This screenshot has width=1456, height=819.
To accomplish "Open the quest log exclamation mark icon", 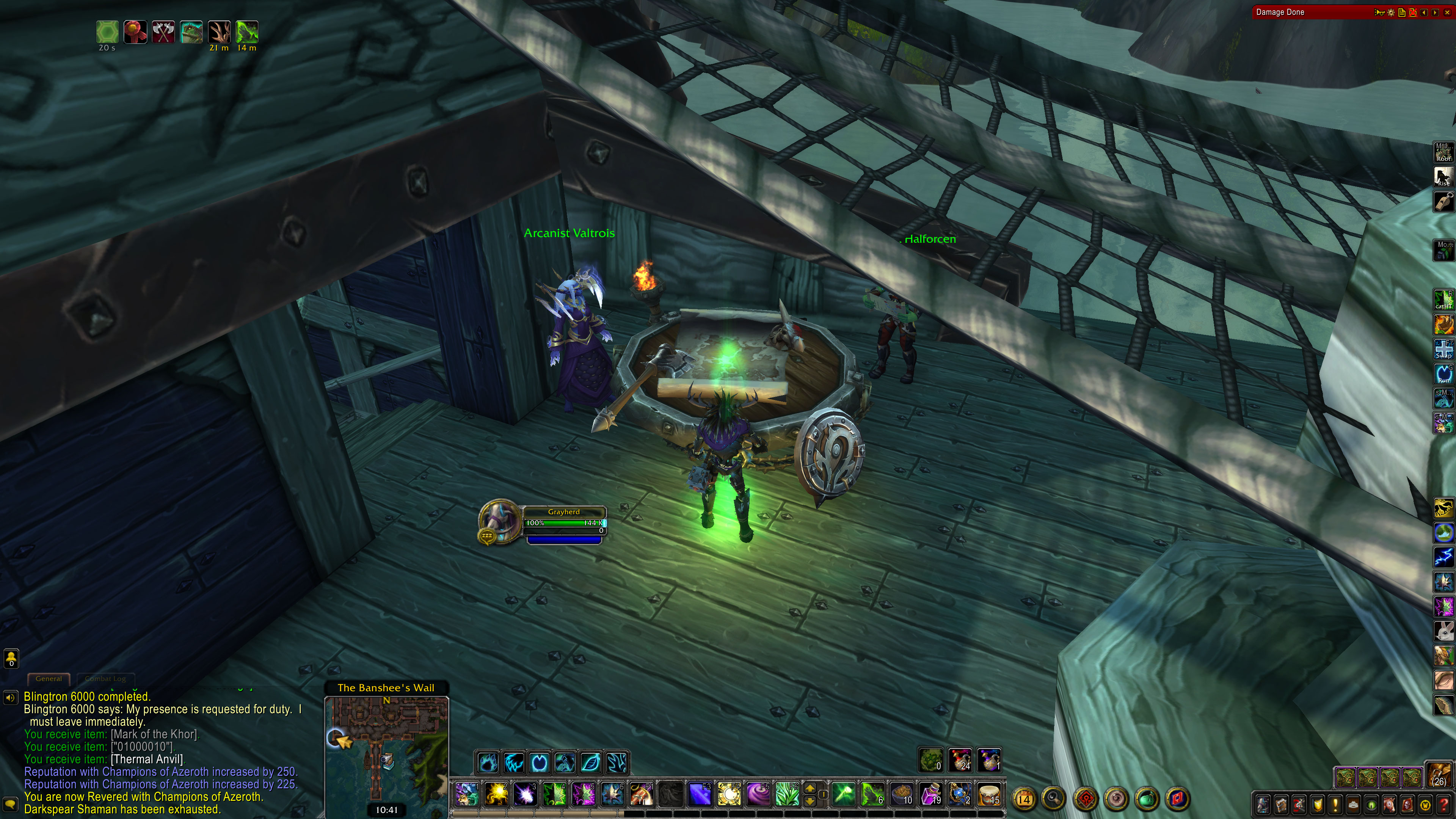I will tap(1335, 804).
